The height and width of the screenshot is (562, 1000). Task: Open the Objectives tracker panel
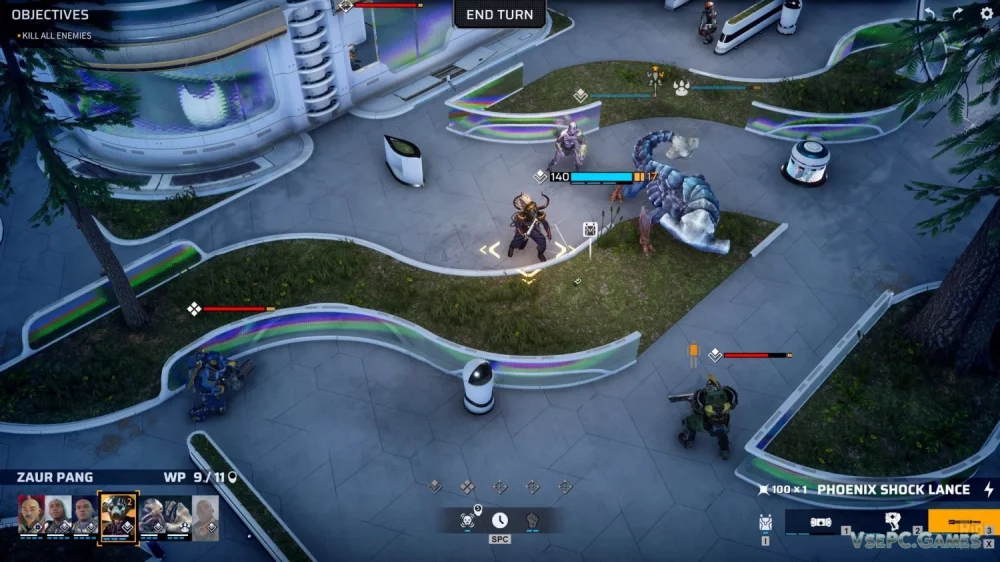click(50, 15)
